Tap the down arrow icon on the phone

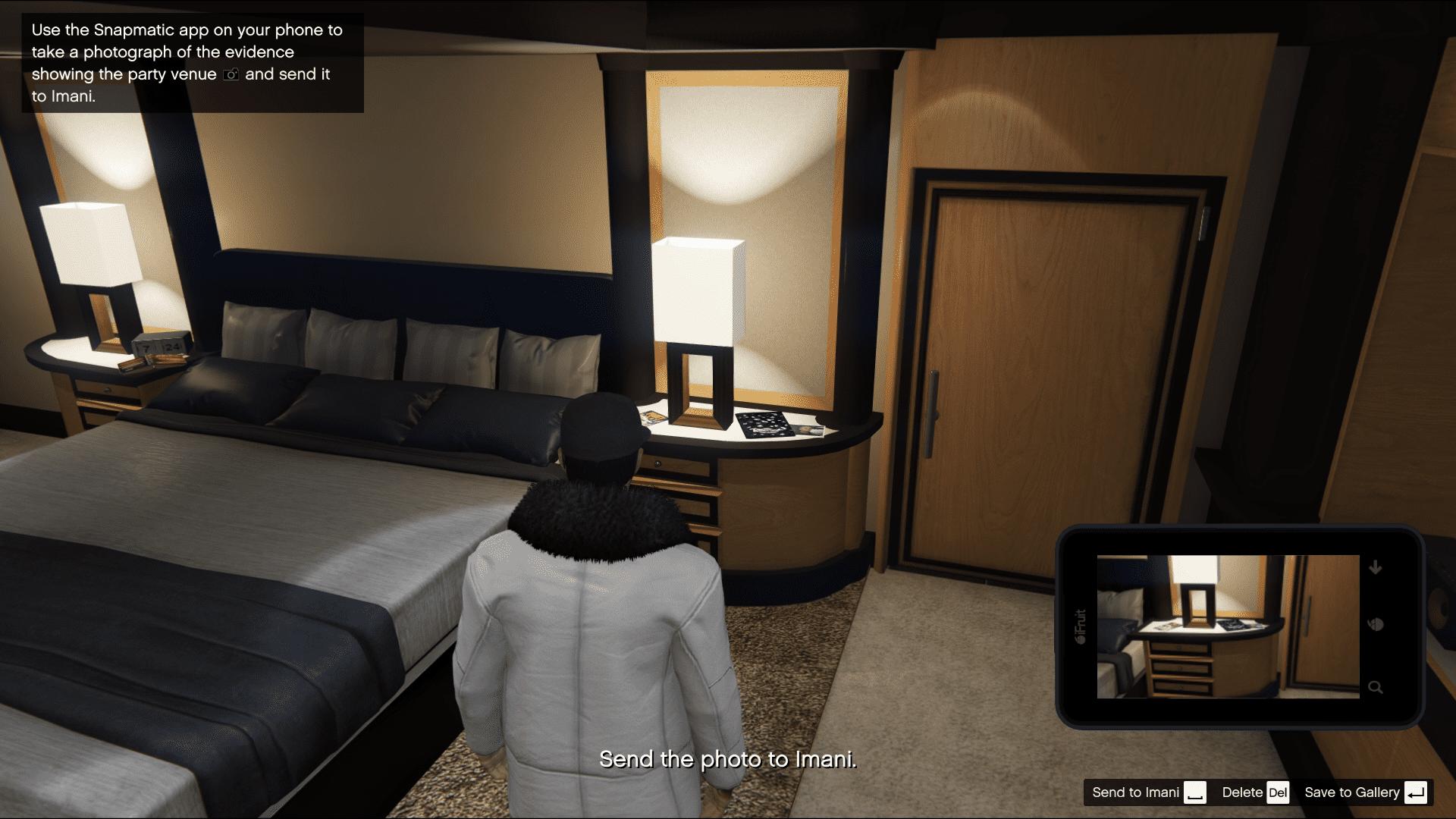(x=1375, y=567)
